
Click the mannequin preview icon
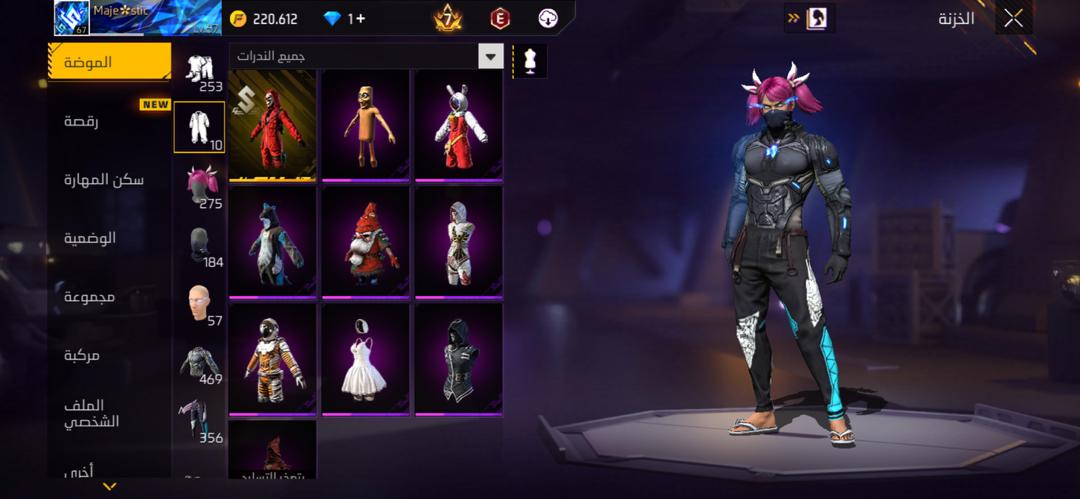pyautogui.click(x=530, y=60)
